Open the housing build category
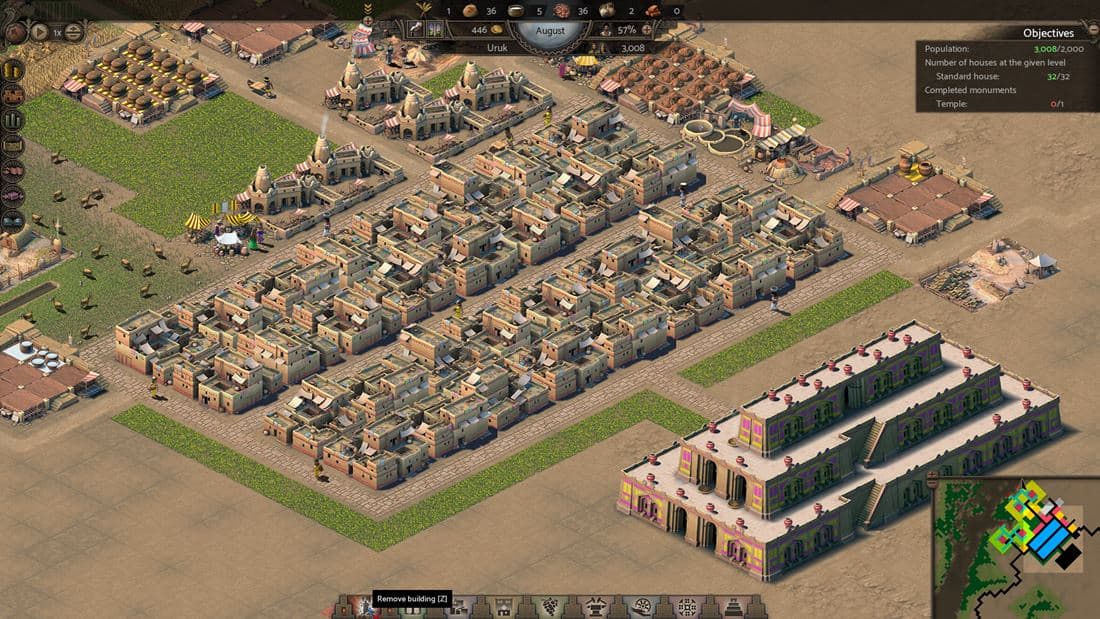 [501, 607]
